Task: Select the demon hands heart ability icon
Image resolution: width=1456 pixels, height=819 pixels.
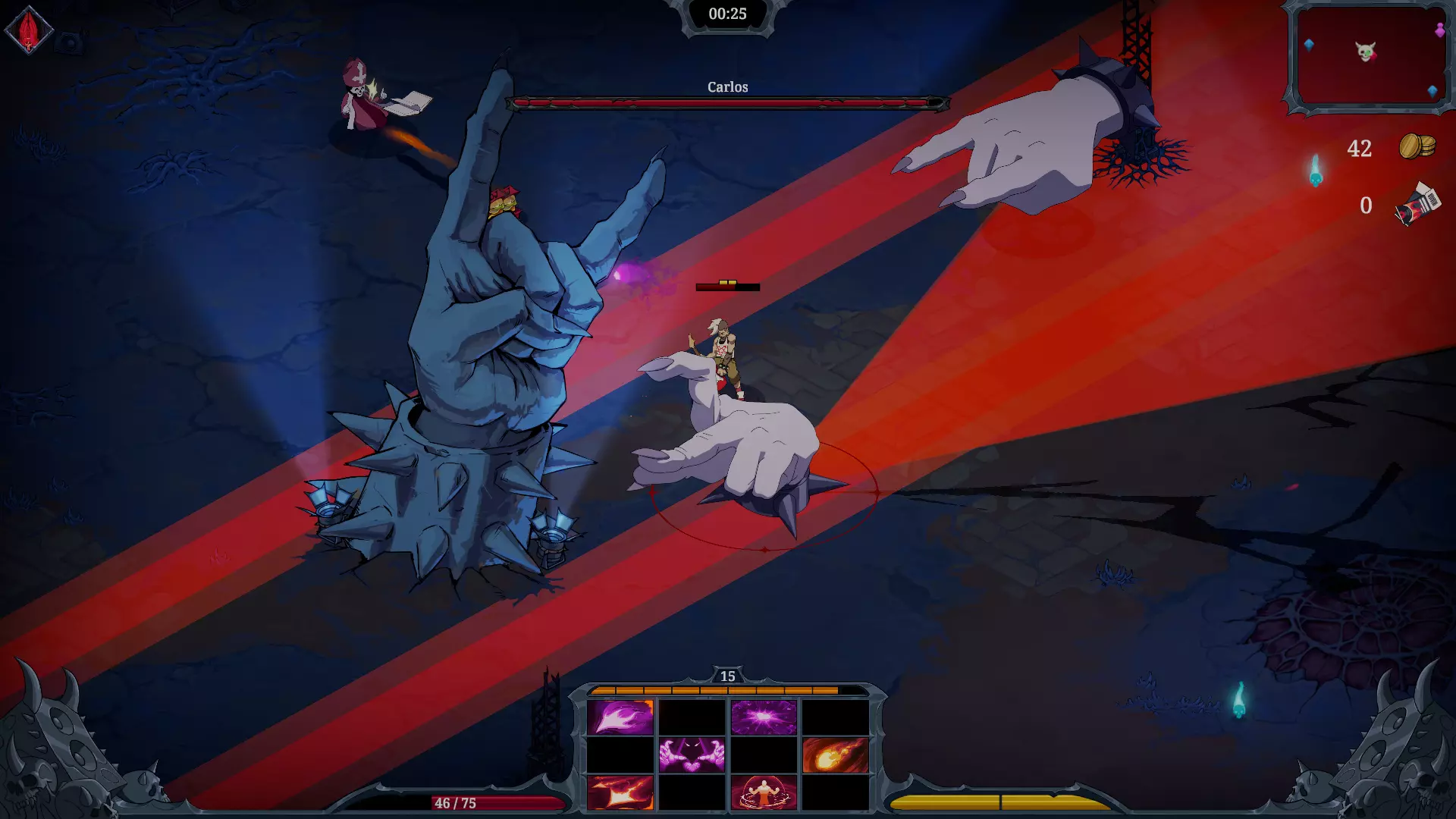Action: 692,755
